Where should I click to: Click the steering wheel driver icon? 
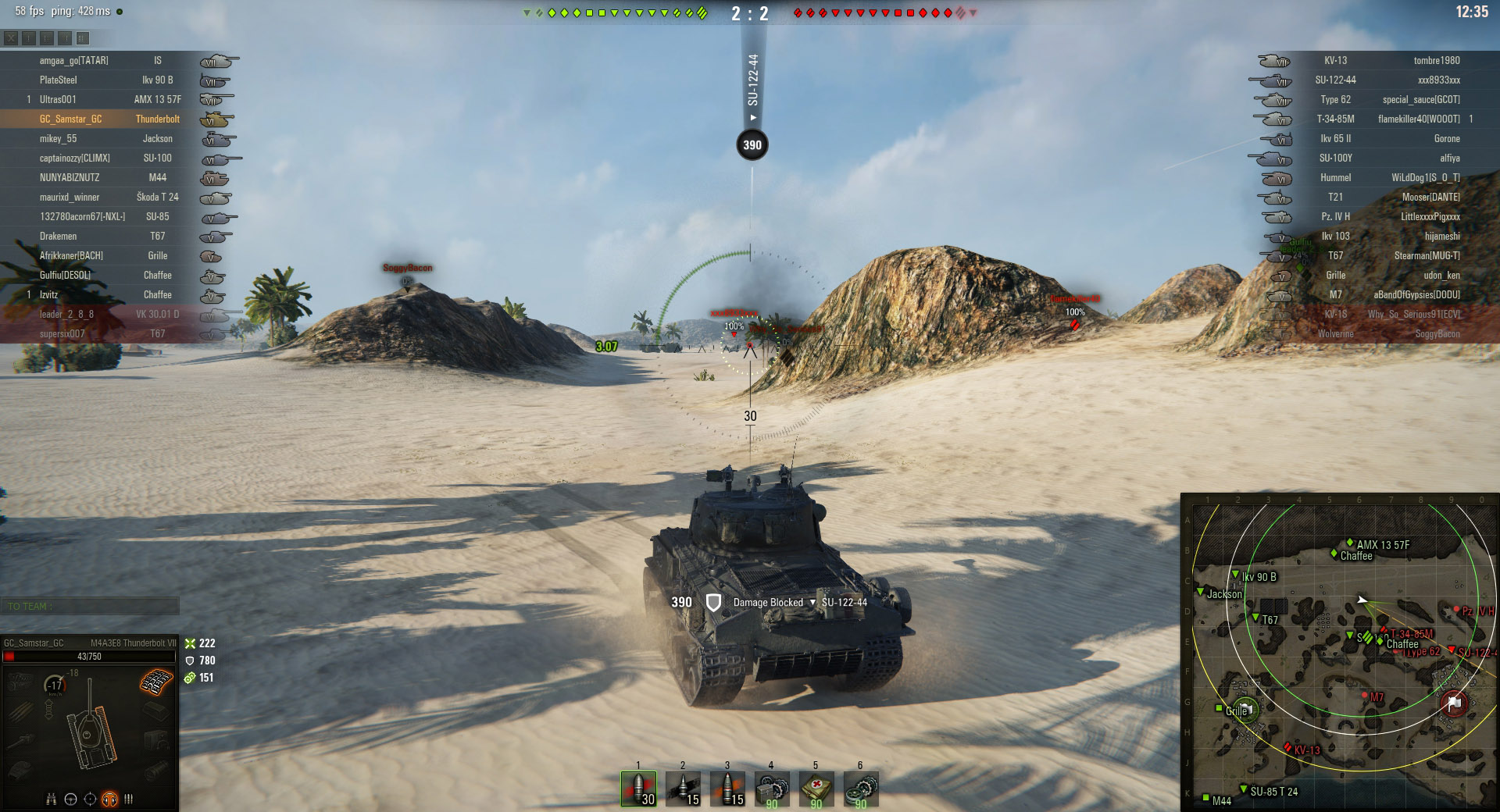[x=70, y=799]
